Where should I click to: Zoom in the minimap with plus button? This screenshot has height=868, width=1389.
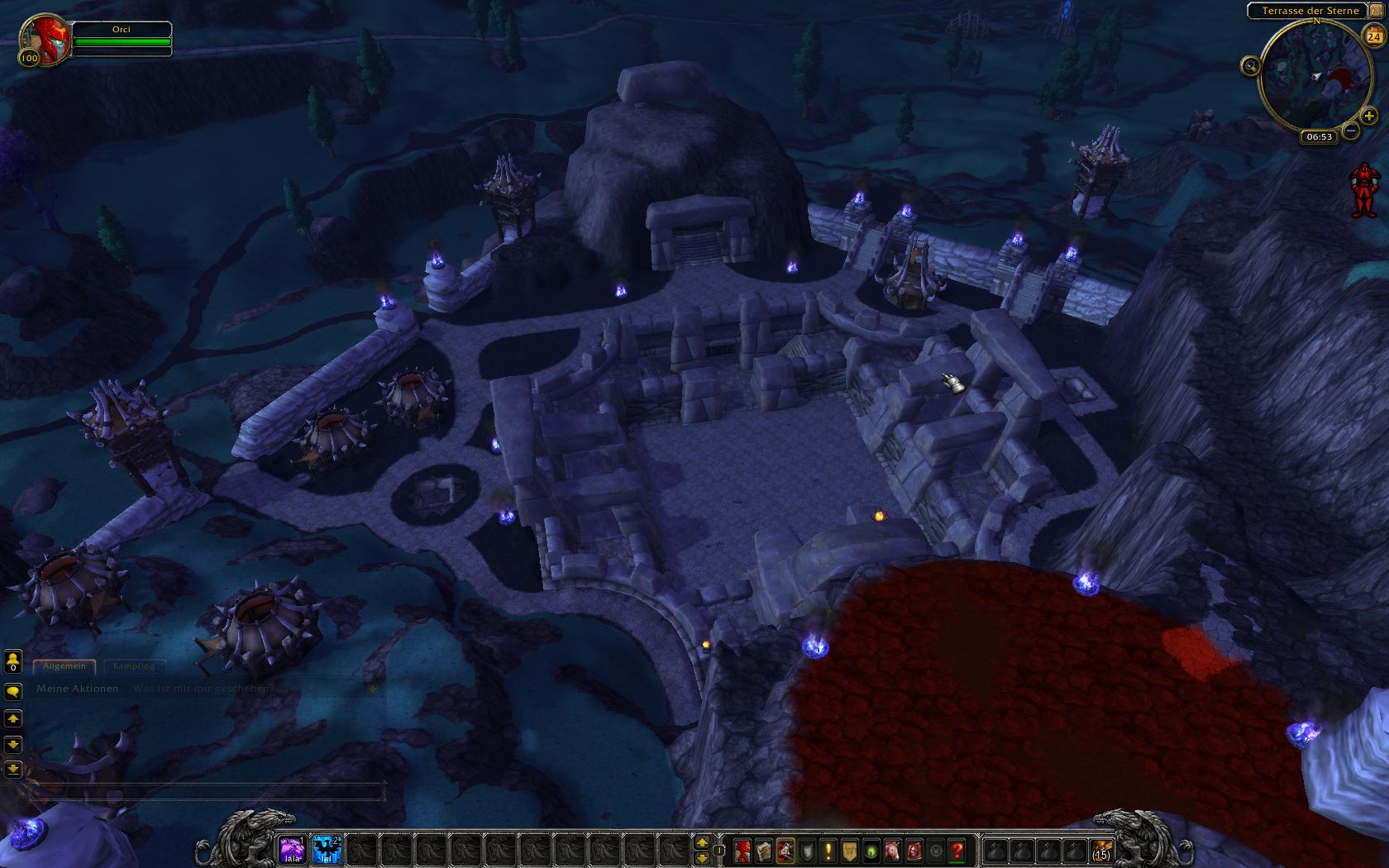point(1369,117)
